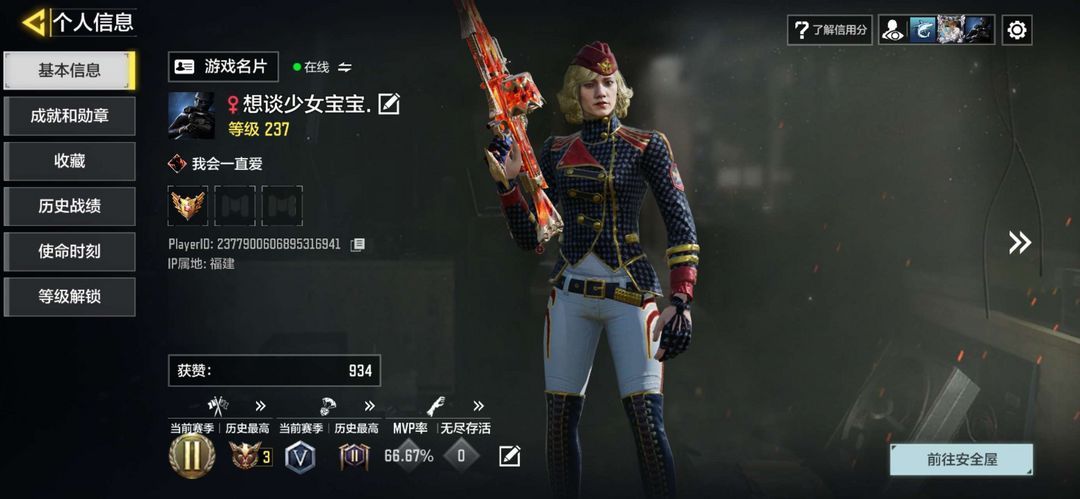Open 了解信用分 credit score info
This screenshot has width=1080, height=499.
pyautogui.click(x=830, y=30)
